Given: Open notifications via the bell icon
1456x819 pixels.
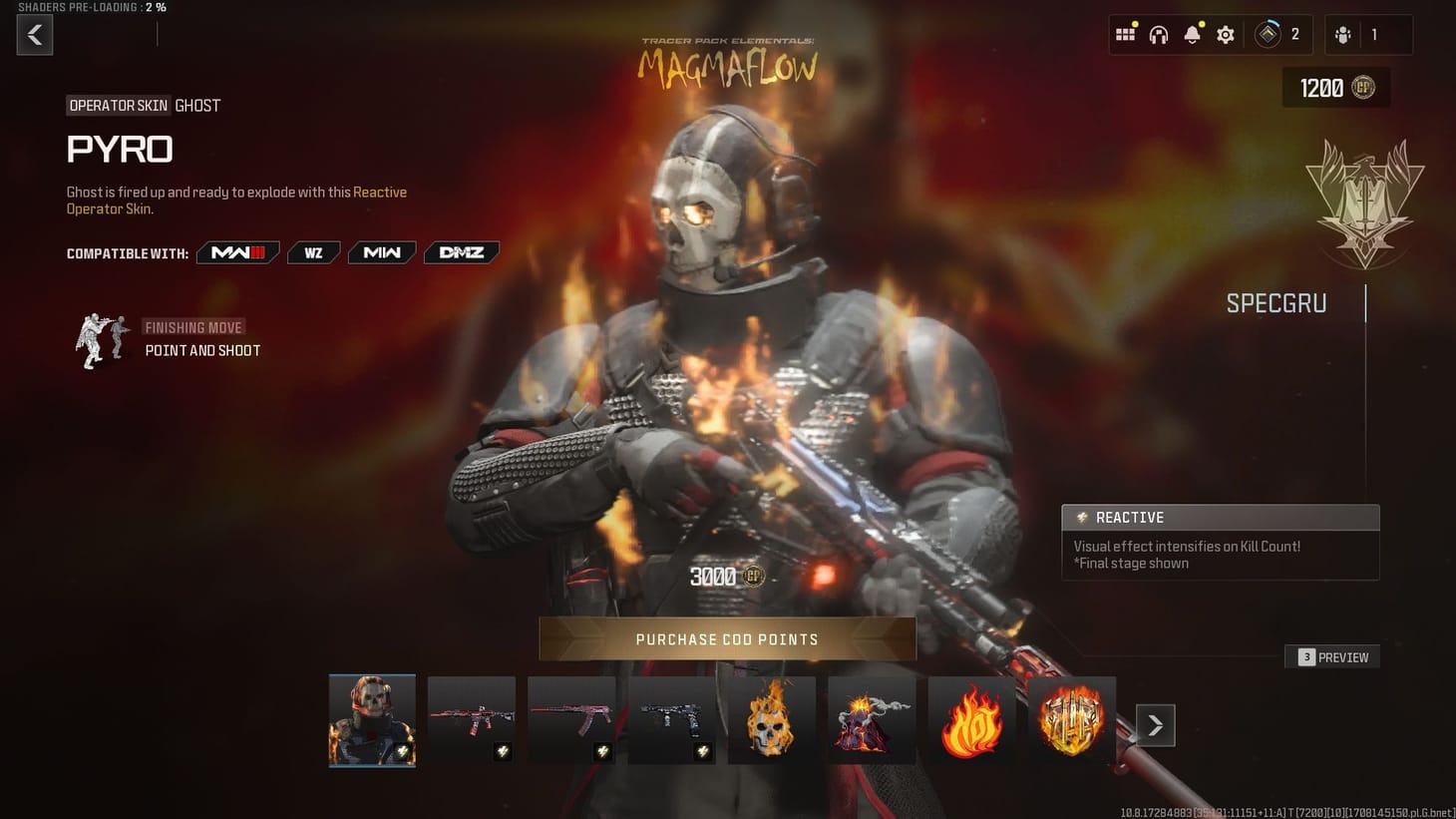Looking at the screenshot, I should tap(1191, 33).
